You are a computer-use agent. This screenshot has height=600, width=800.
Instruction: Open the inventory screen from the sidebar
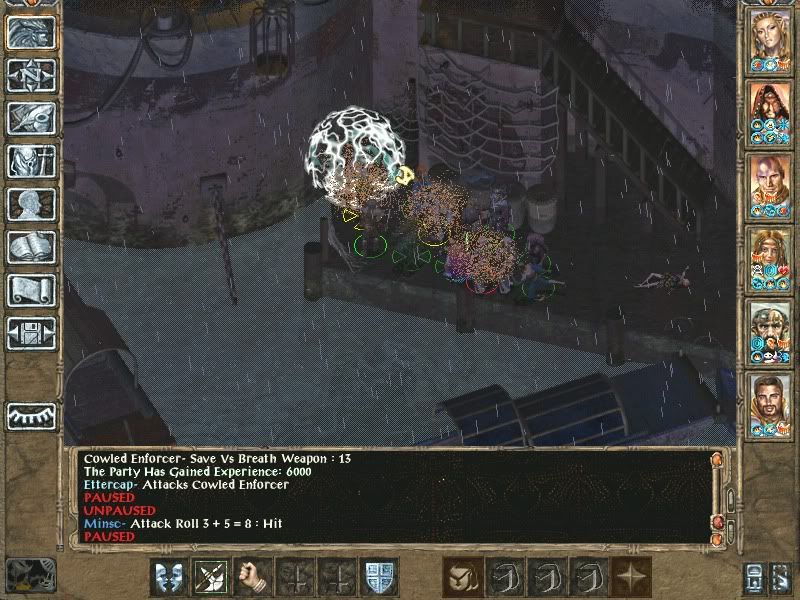pos(31,161)
